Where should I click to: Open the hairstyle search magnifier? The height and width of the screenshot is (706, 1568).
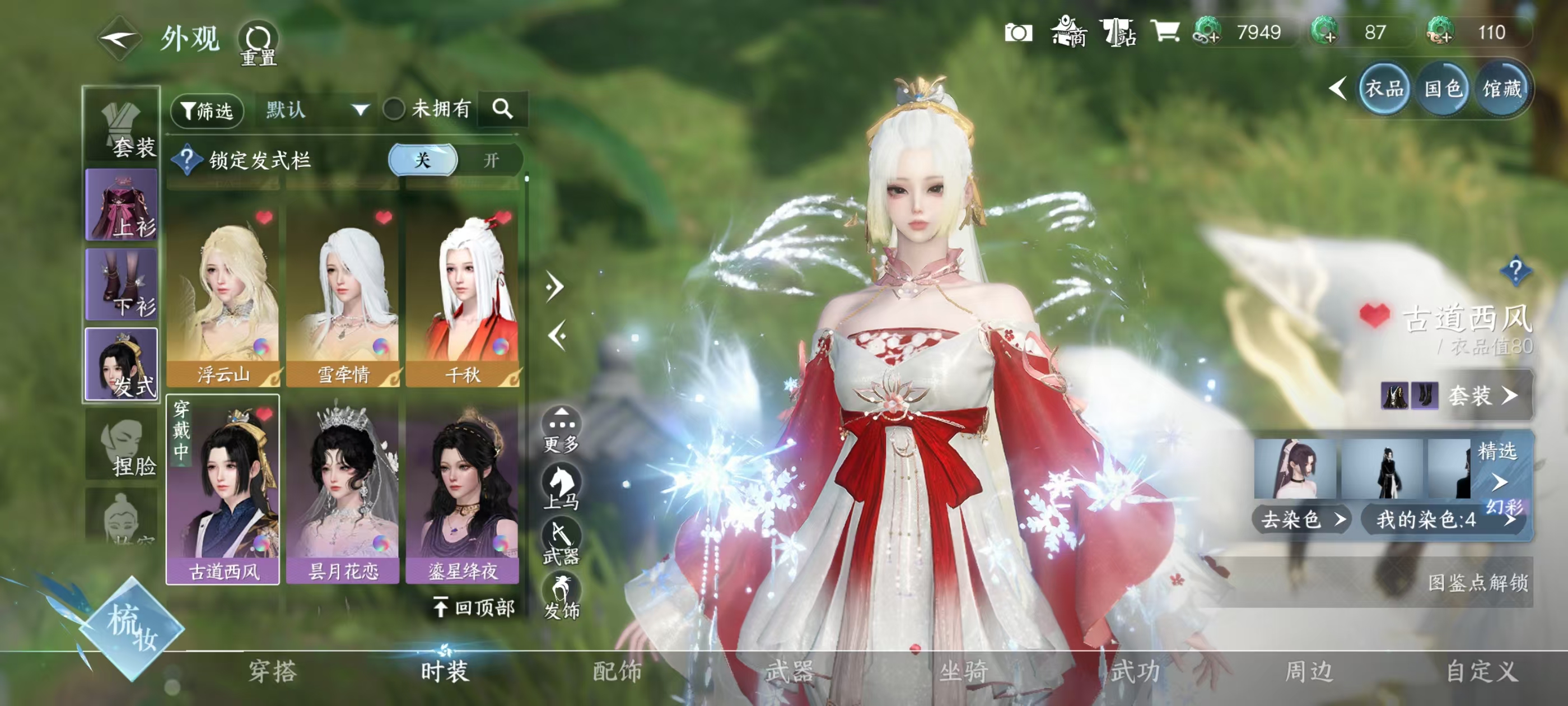pyautogui.click(x=502, y=109)
